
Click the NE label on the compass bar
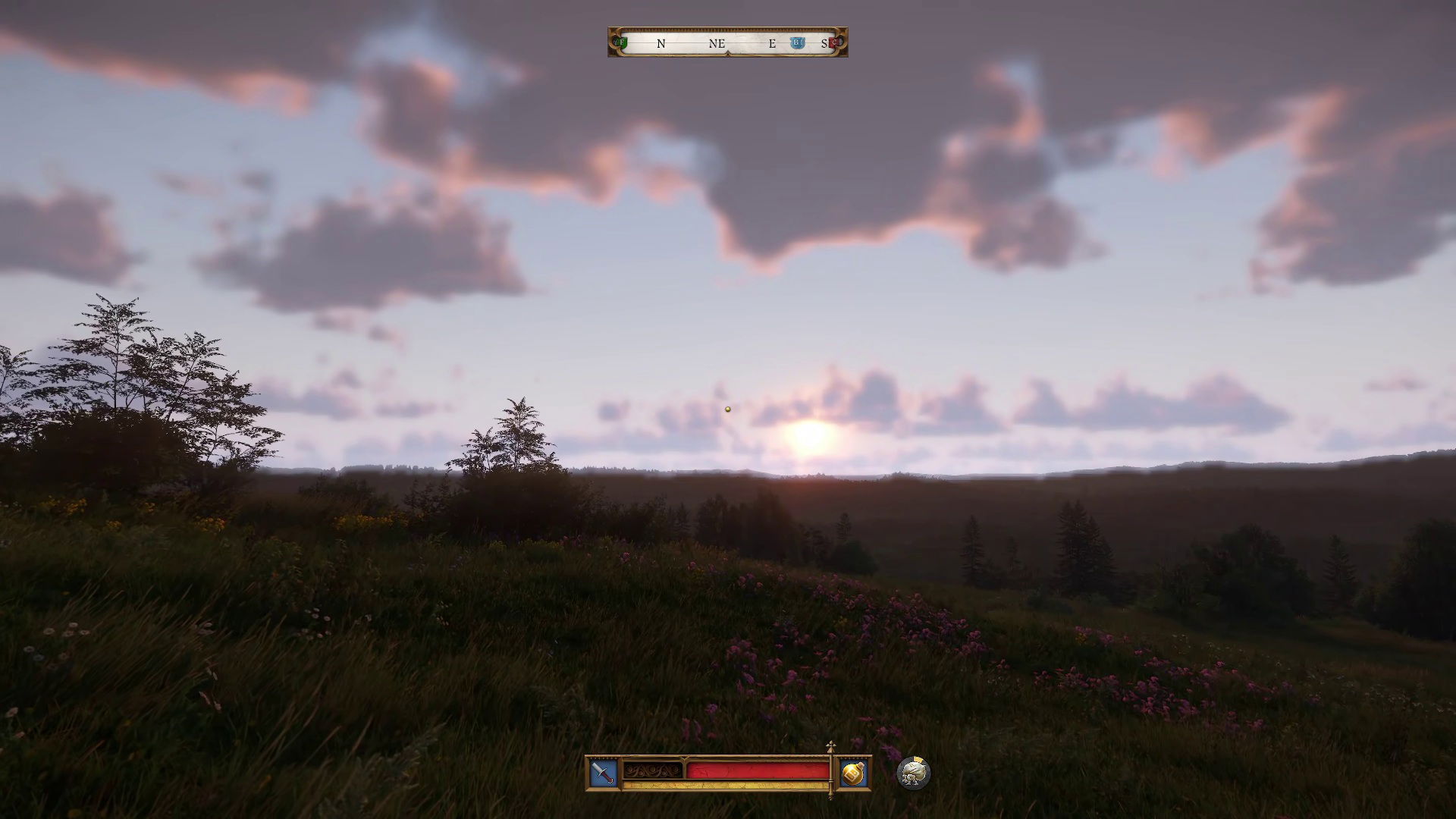pos(716,43)
